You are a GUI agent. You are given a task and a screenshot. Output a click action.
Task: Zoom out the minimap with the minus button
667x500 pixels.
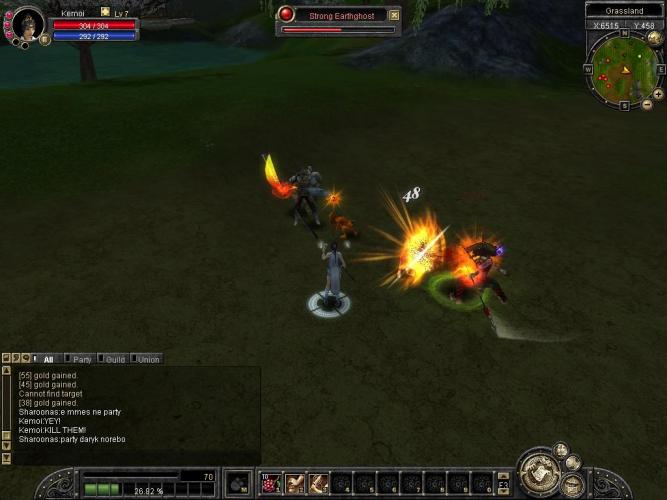[x=647, y=105]
